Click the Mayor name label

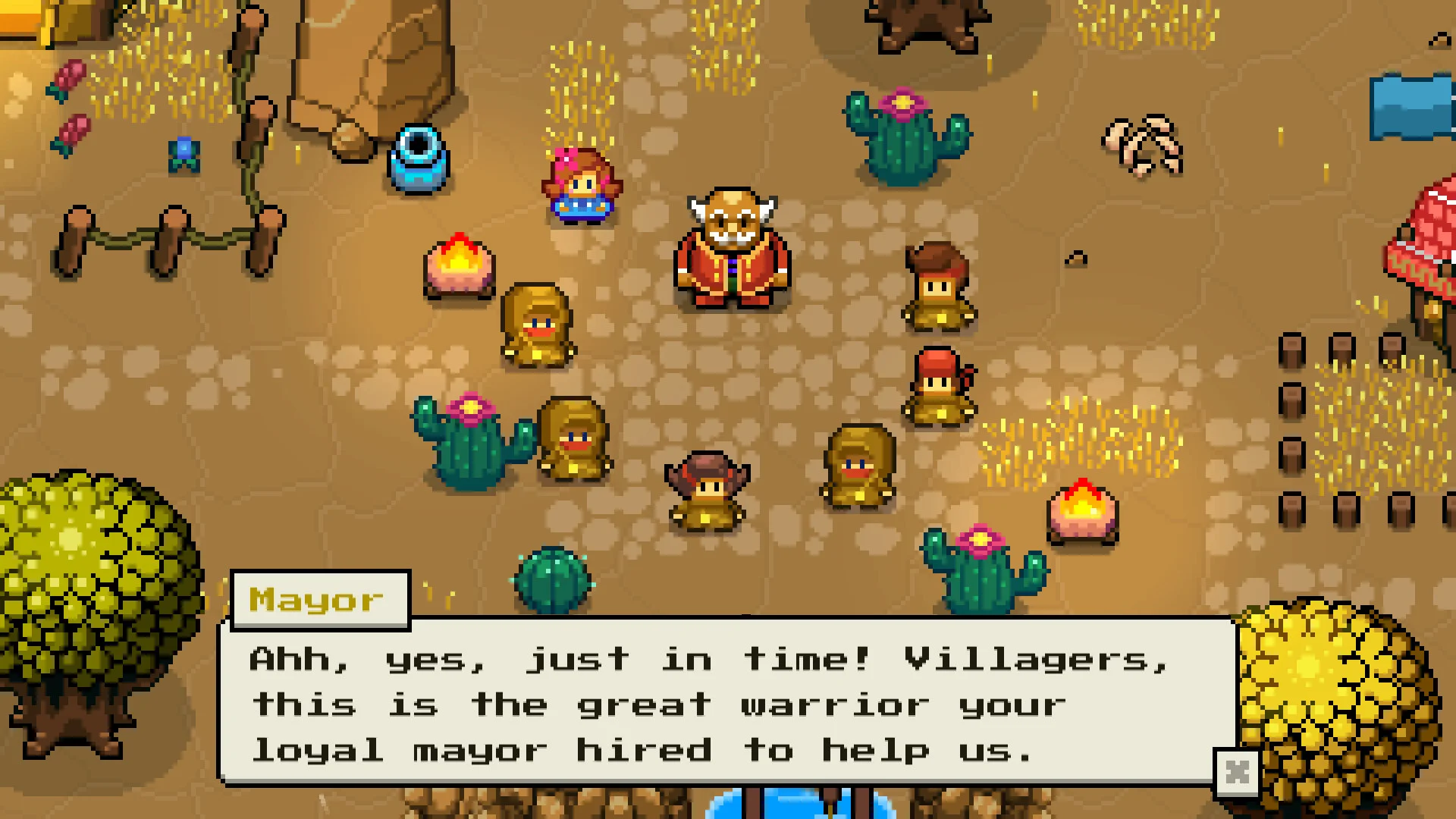pos(318,599)
